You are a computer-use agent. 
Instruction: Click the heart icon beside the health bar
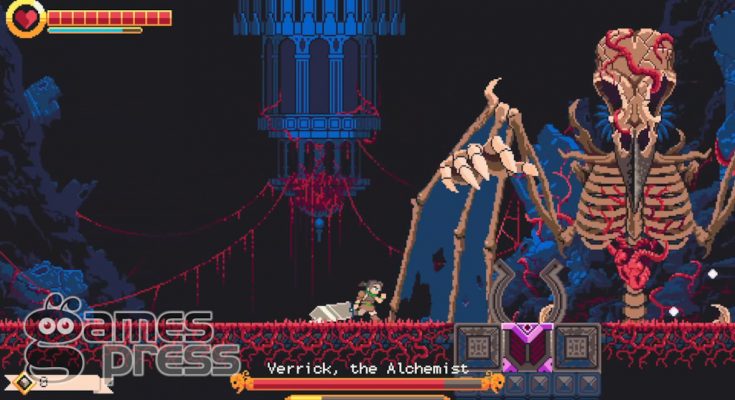26,19
